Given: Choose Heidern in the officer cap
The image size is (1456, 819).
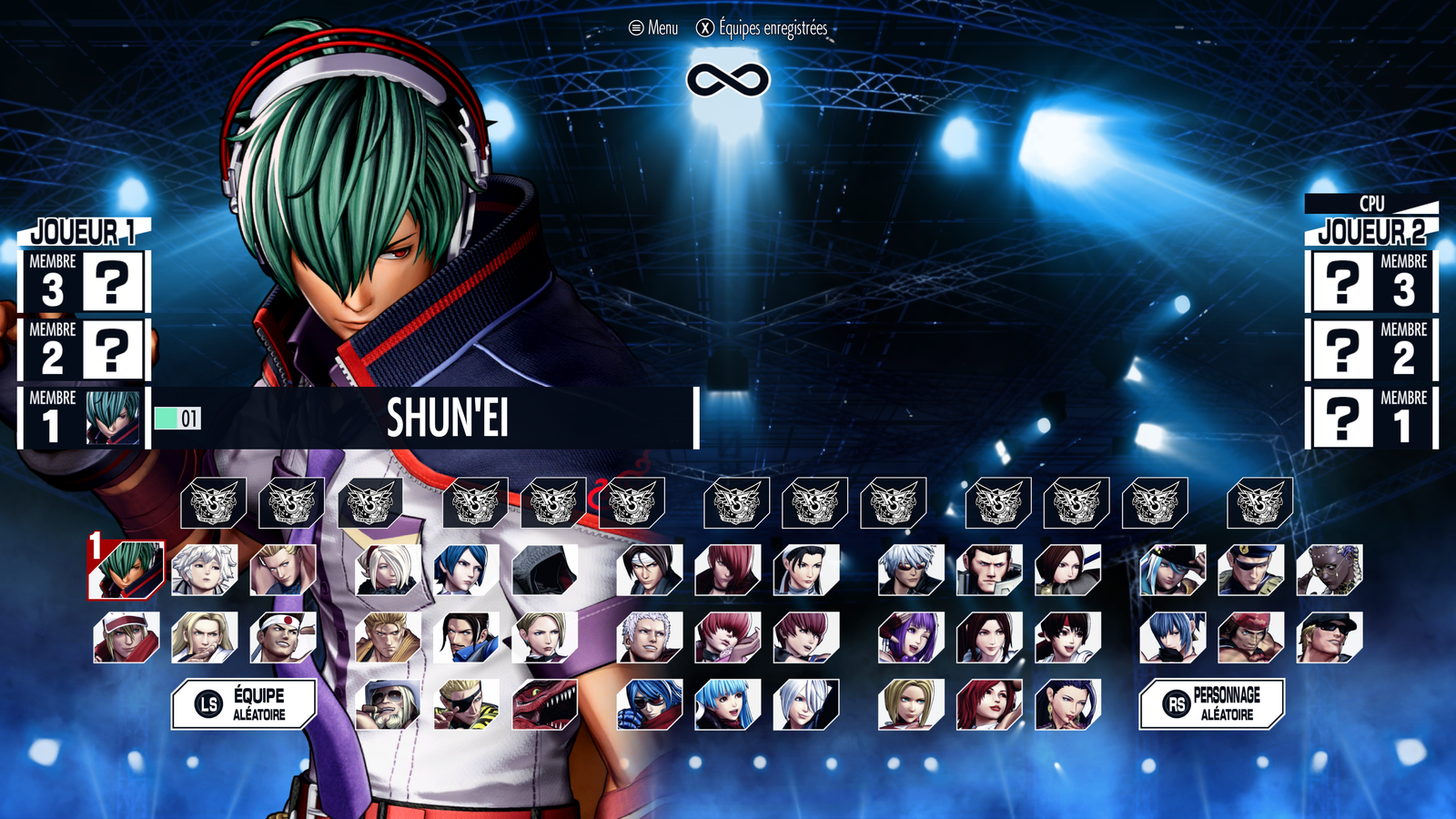Looking at the screenshot, I should 1251,571.
